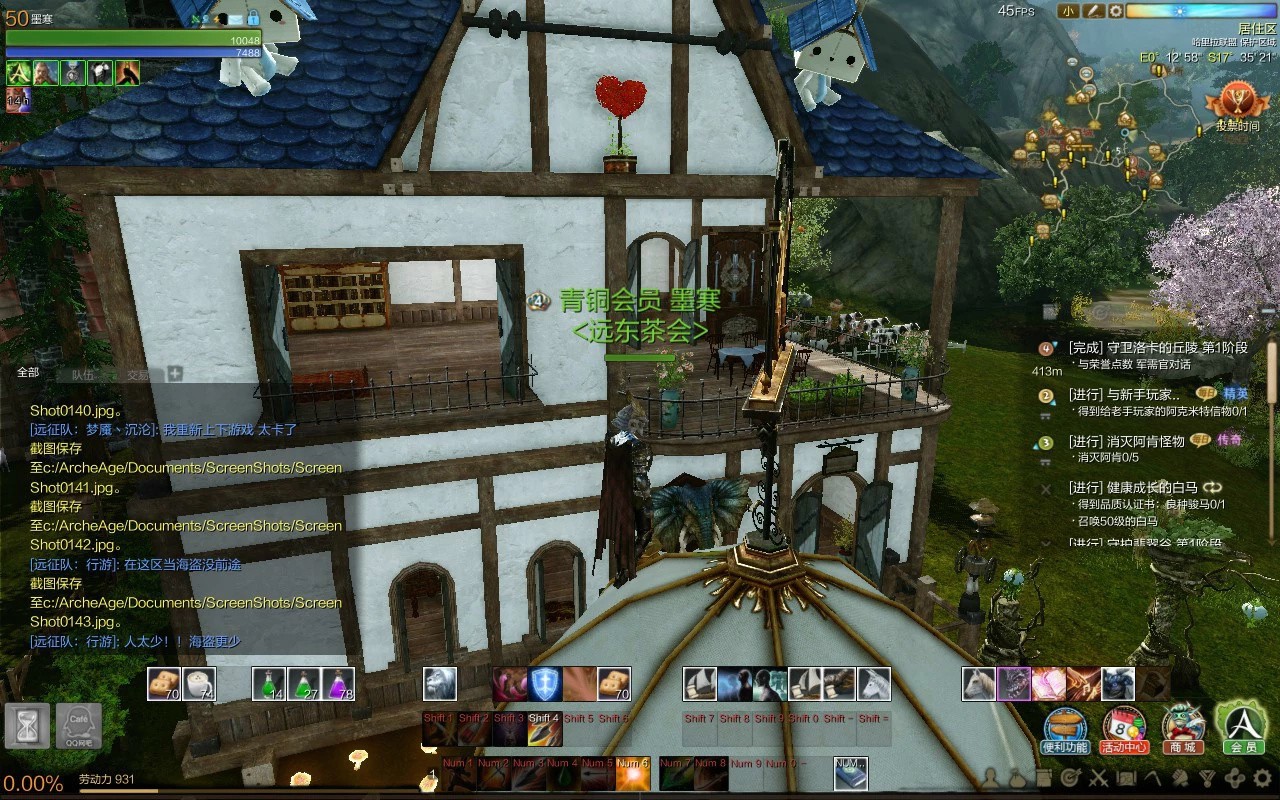Click the 投票时间 trophy badge
1280x800 pixels.
(x=1237, y=106)
